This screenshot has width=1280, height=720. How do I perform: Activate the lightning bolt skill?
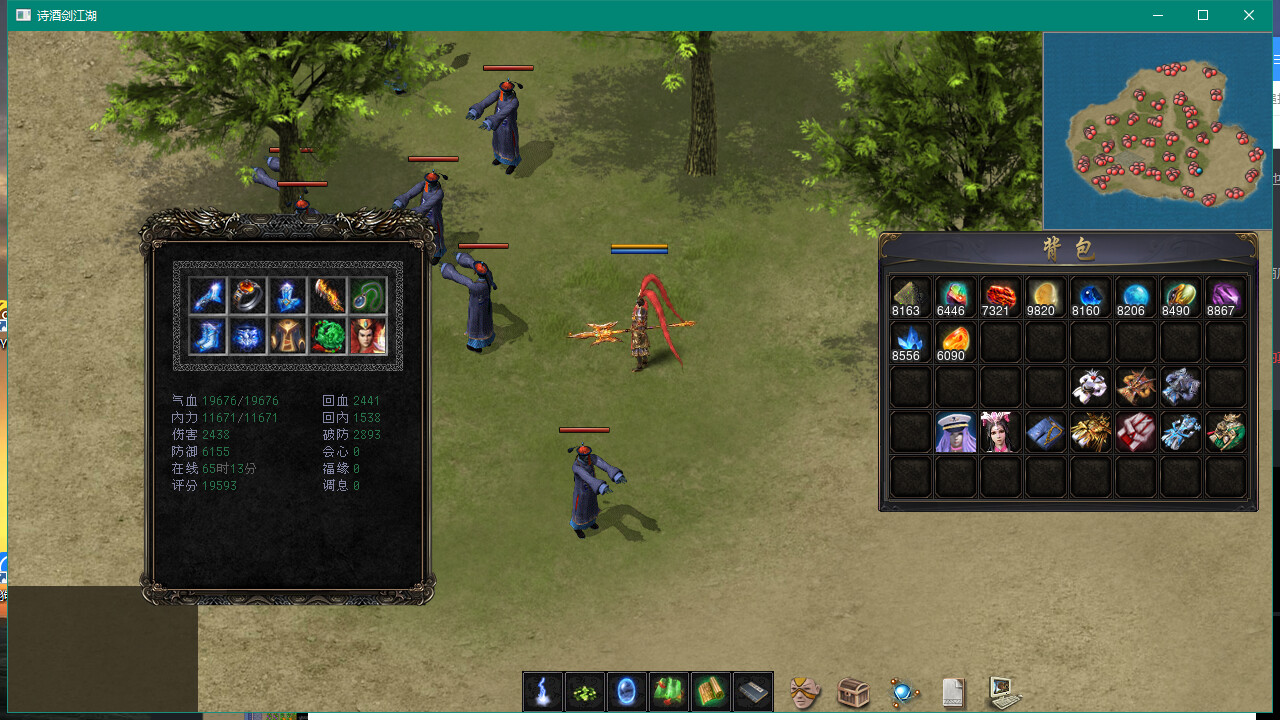click(543, 691)
